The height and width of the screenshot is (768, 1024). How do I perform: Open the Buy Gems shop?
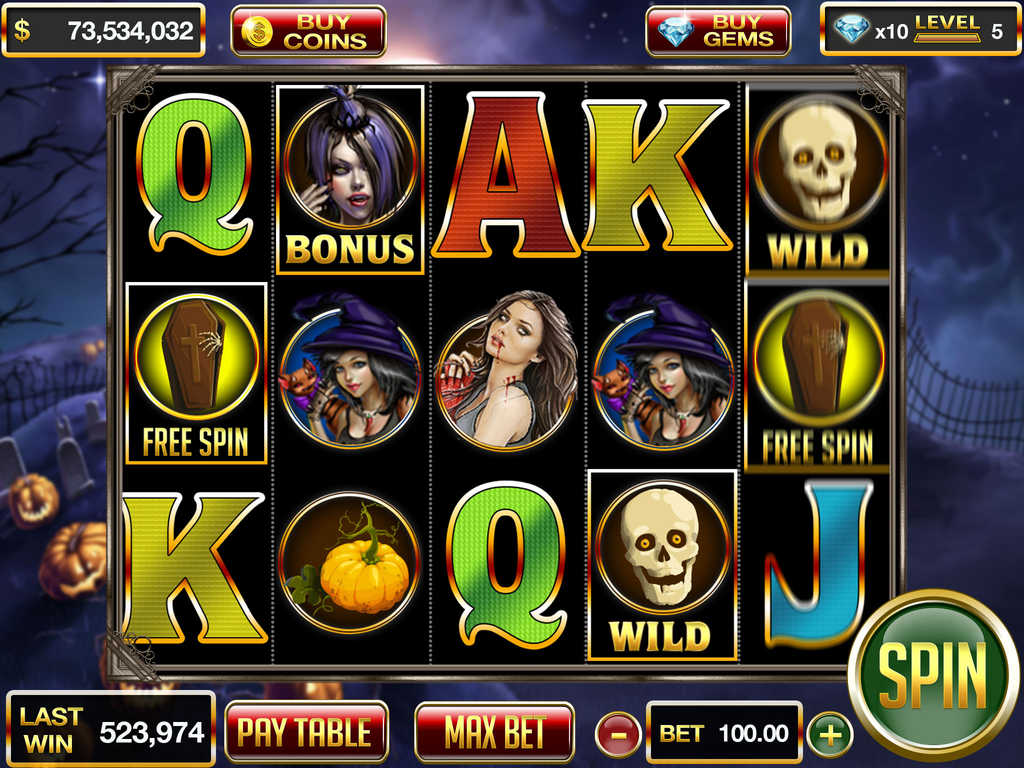(718, 31)
